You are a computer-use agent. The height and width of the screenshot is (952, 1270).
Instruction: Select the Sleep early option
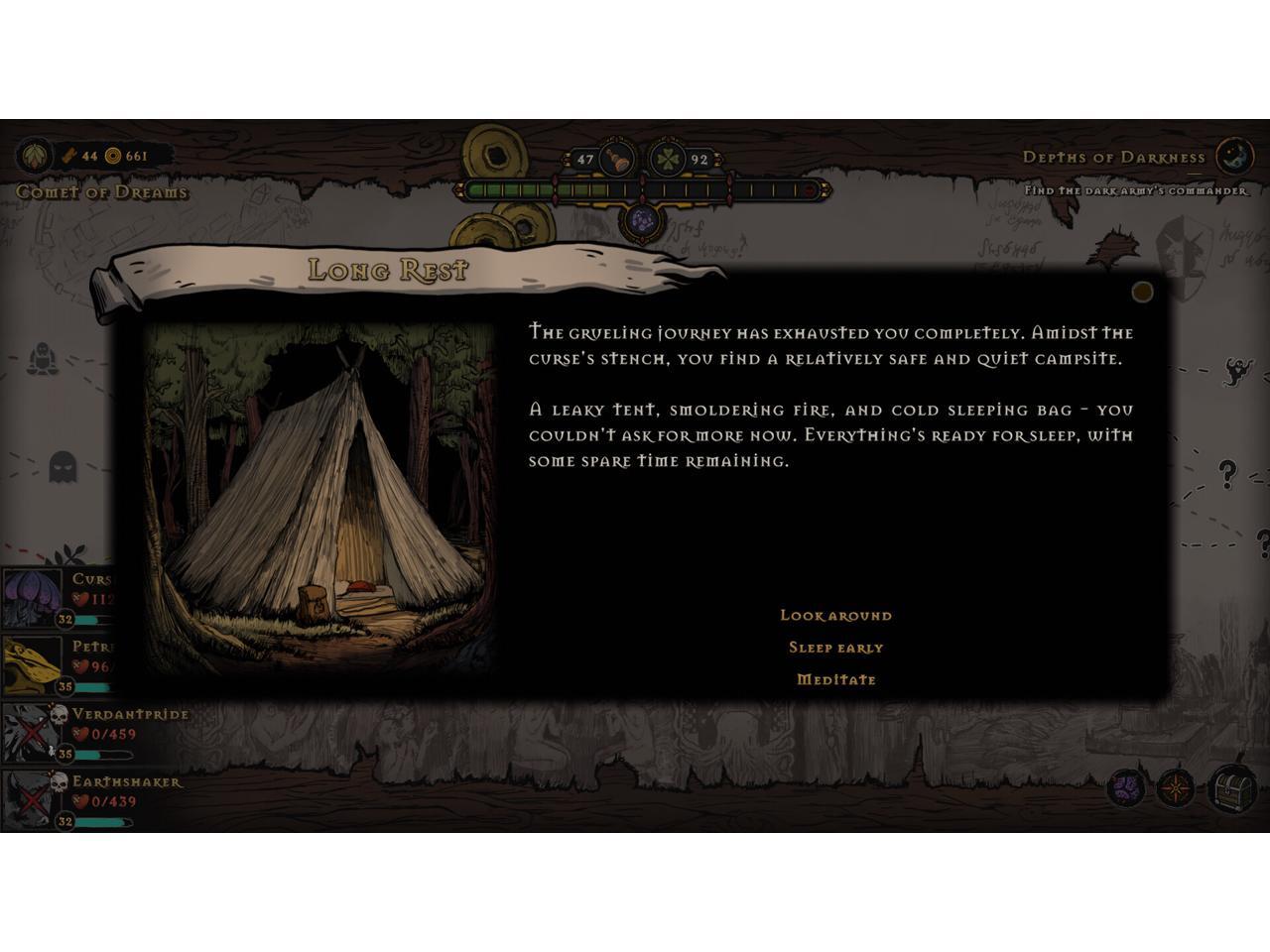tap(835, 648)
